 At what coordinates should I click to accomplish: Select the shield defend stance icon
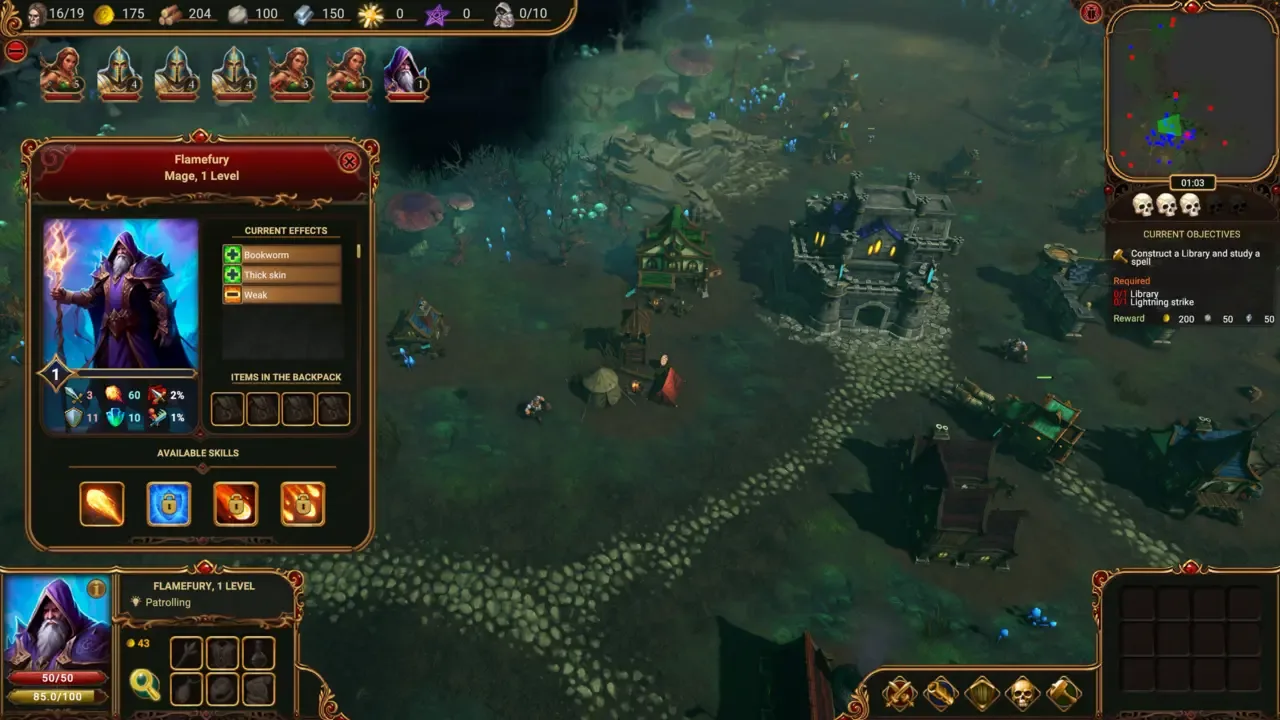[x=980, y=692]
